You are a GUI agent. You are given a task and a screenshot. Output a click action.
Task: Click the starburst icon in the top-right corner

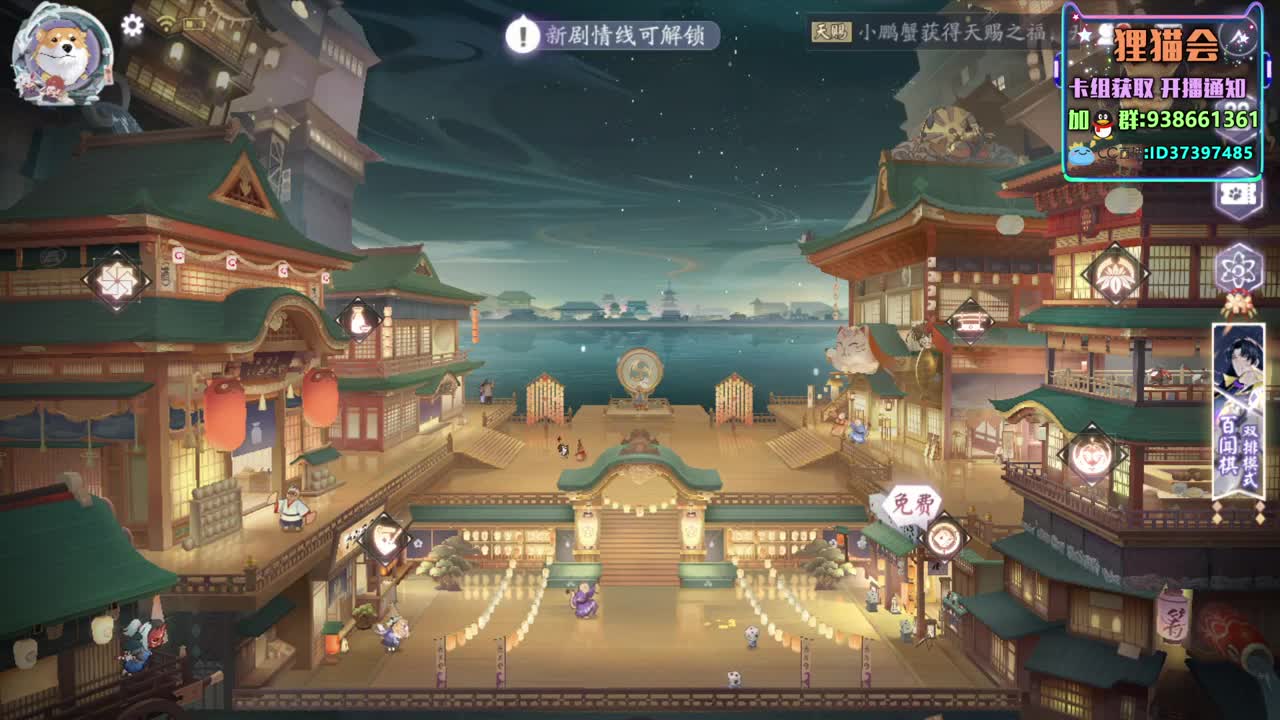1240,36
